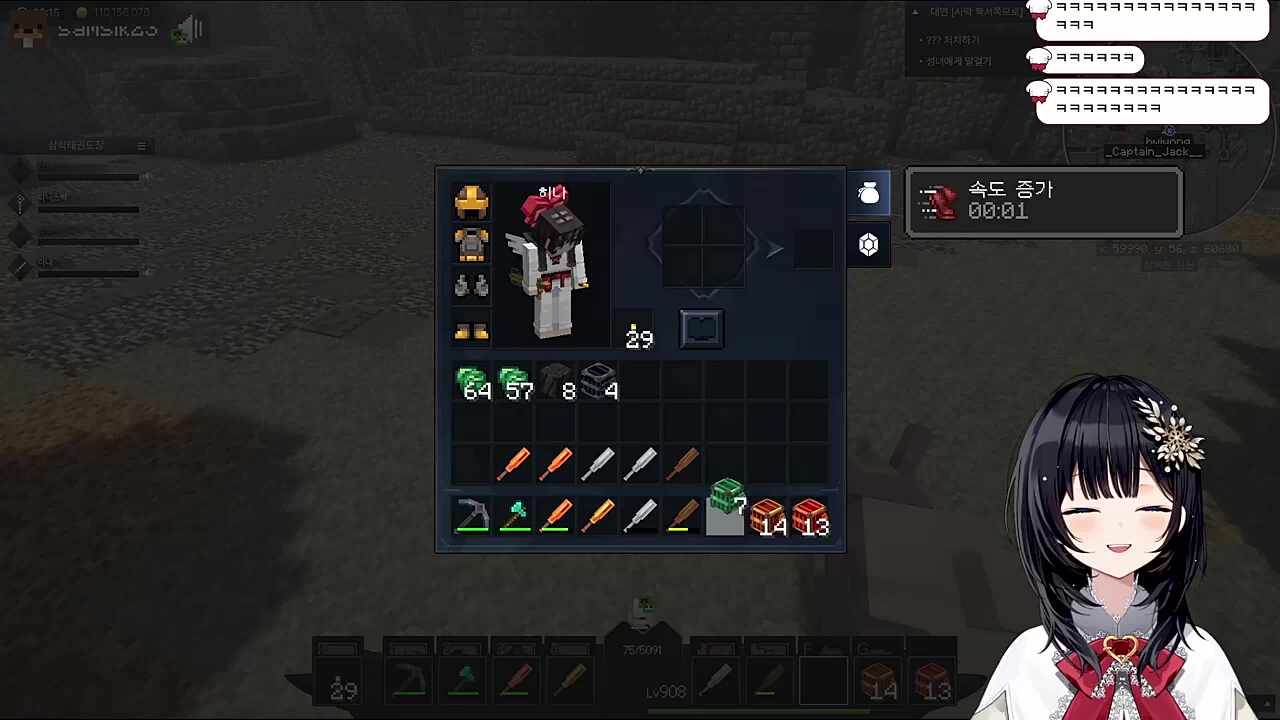Switch to the bag inventory tab
The width and height of the screenshot is (1280, 720).
tap(868, 194)
